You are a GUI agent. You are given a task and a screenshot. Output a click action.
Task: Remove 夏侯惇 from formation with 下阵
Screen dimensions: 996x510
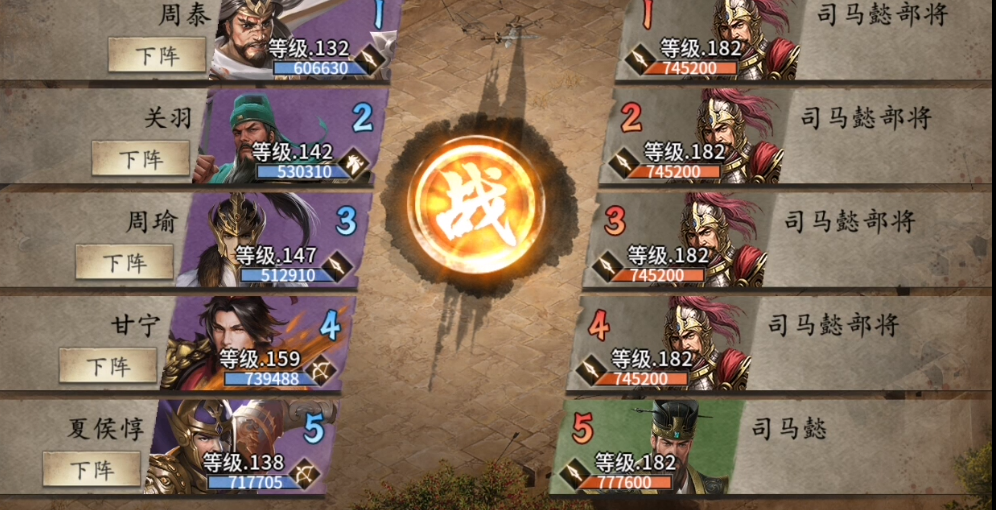click(92, 468)
